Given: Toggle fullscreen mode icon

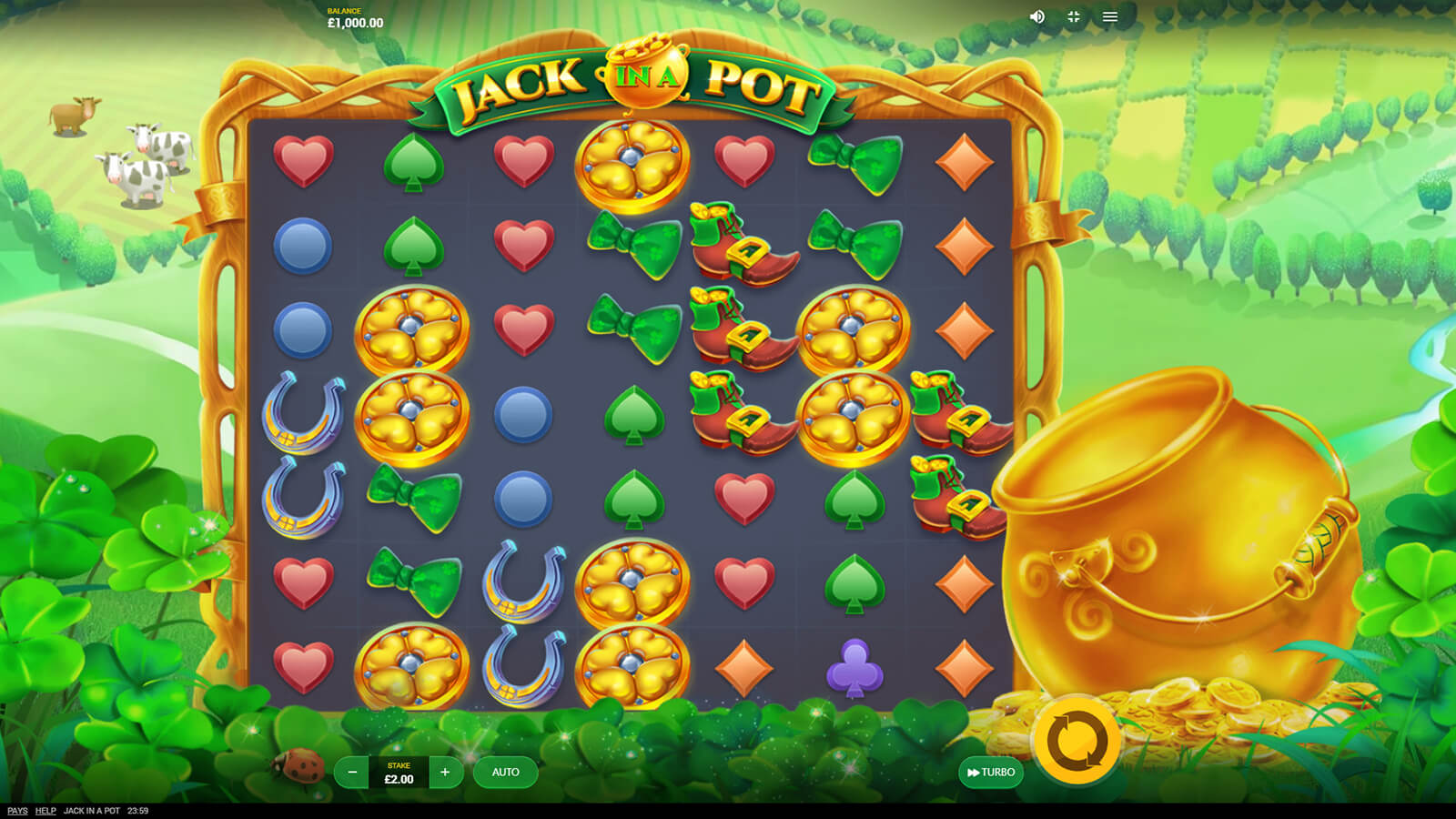Looking at the screenshot, I should (1074, 16).
